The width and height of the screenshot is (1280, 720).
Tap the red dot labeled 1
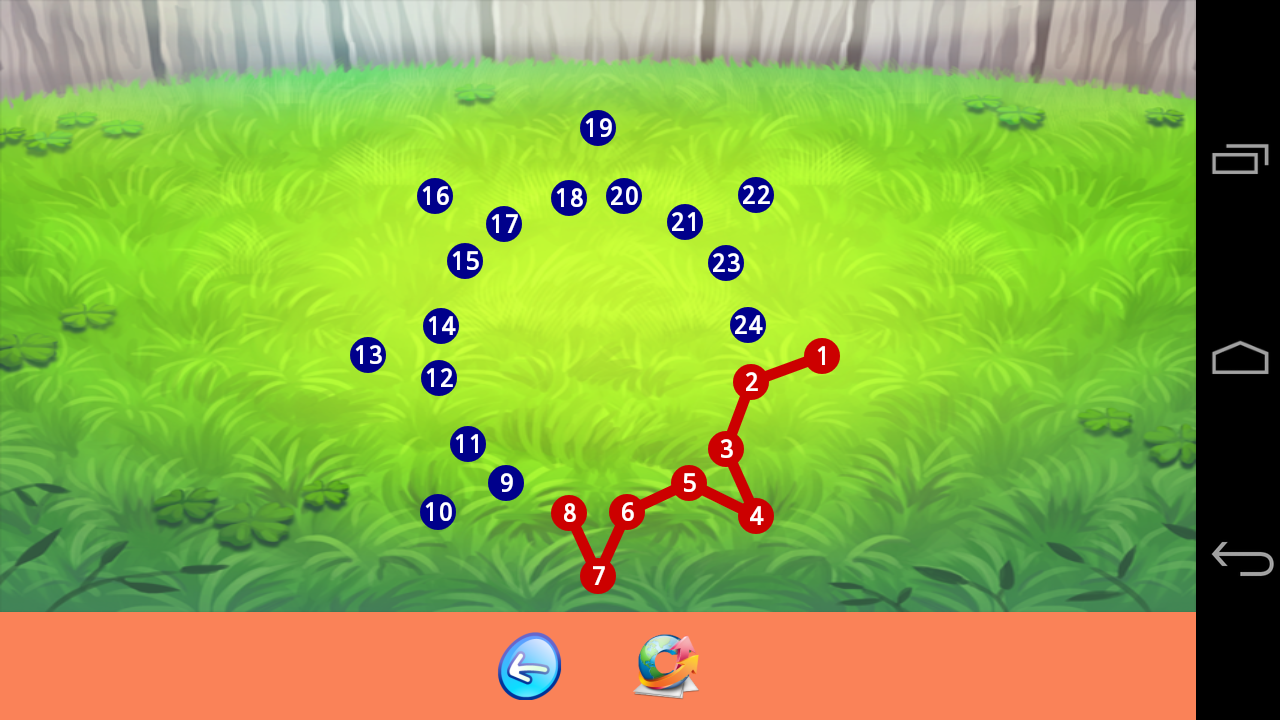(x=819, y=354)
